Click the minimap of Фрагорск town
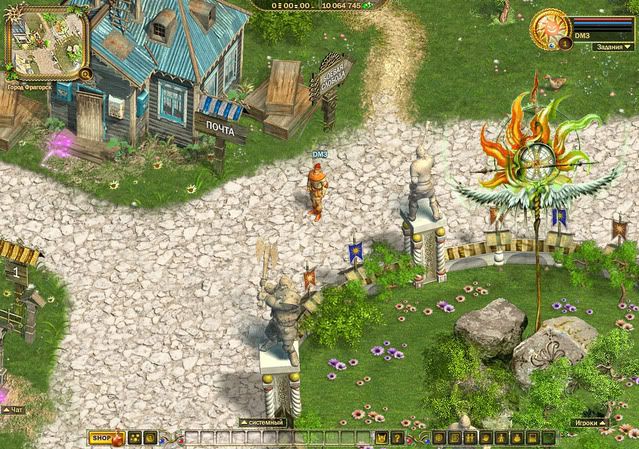Image resolution: width=639 pixels, height=449 pixels. coord(46,41)
